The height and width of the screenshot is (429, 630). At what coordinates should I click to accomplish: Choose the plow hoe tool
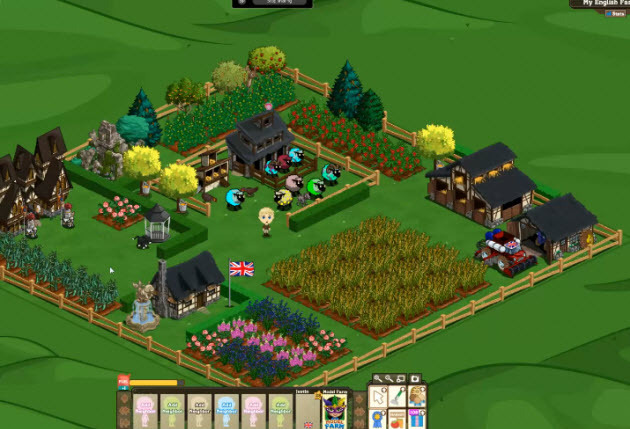coord(395,399)
